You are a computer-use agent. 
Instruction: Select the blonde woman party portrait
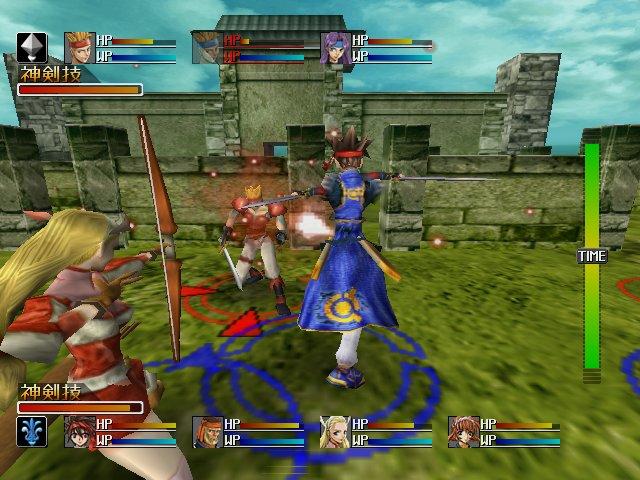[x=335, y=431]
